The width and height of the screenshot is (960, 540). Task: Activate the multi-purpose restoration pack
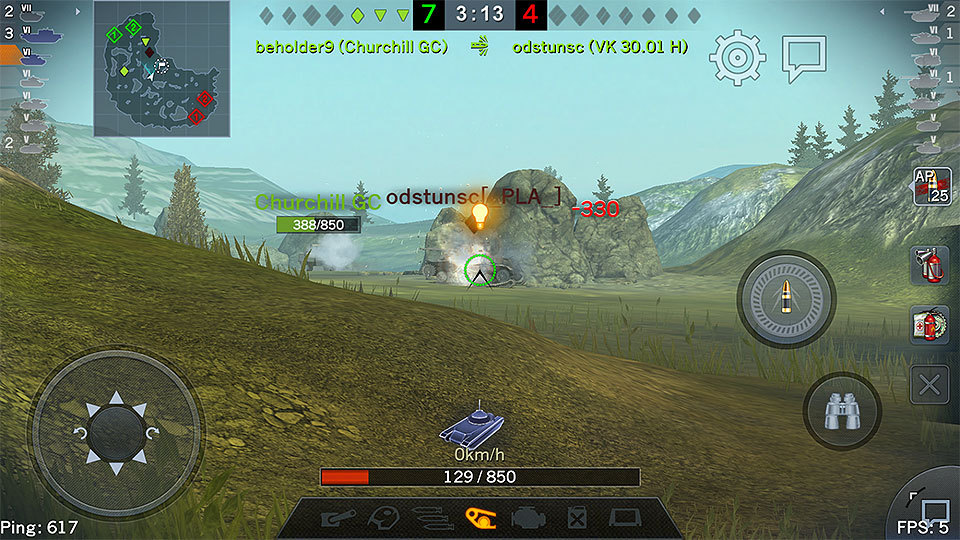pyautogui.click(x=930, y=325)
